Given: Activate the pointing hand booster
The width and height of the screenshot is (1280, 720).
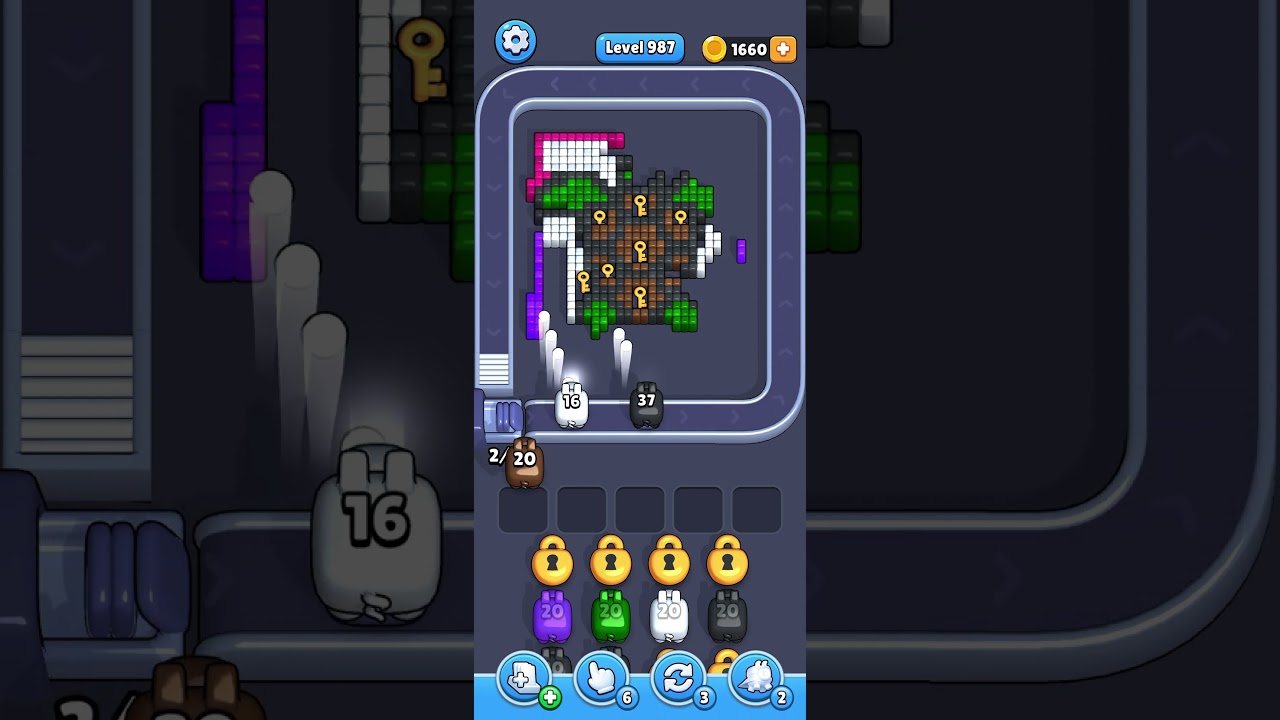Looking at the screenshot, I should [602, 680].
